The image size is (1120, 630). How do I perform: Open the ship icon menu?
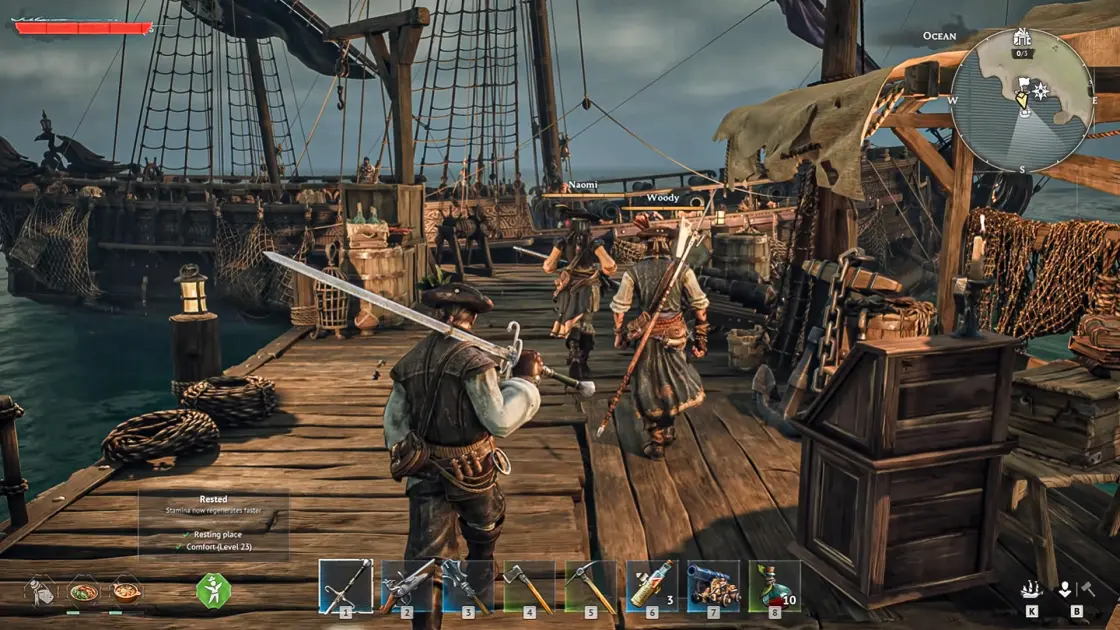[x=1032, y=589]
